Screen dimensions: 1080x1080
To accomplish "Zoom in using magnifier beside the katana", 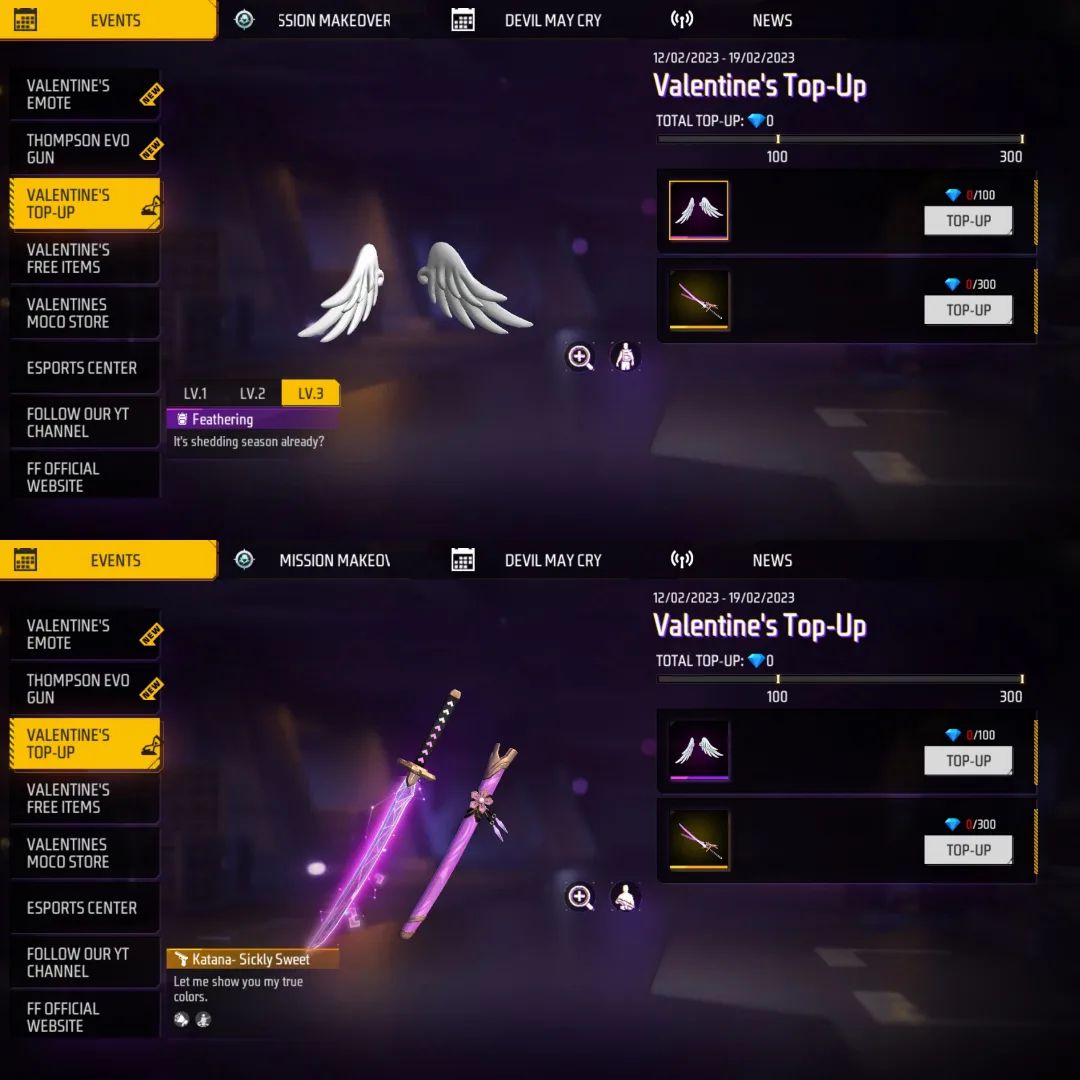I will (x=581, y=897).
